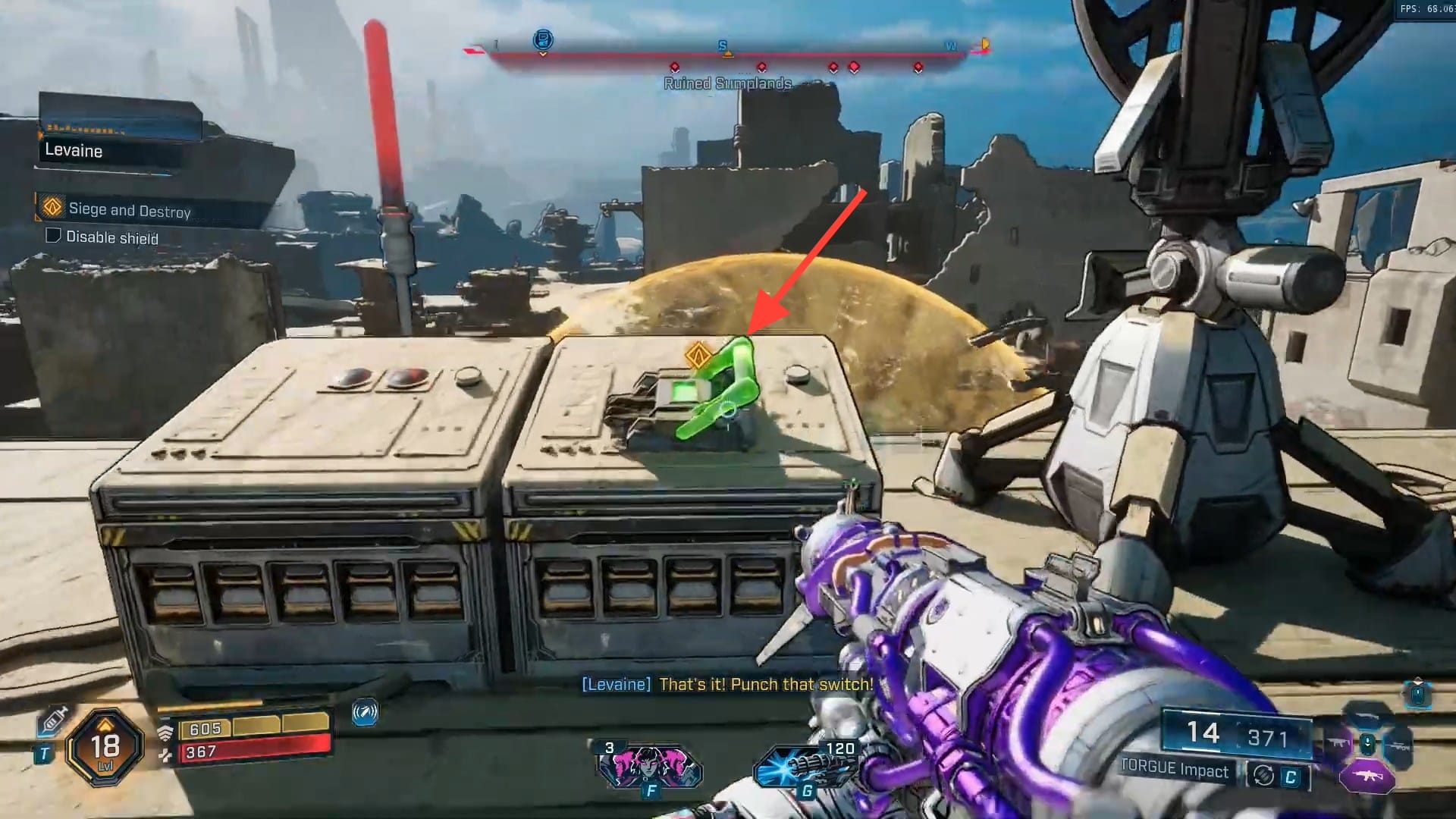Tick the Disable shield objective checkbox

click(53, 236)
